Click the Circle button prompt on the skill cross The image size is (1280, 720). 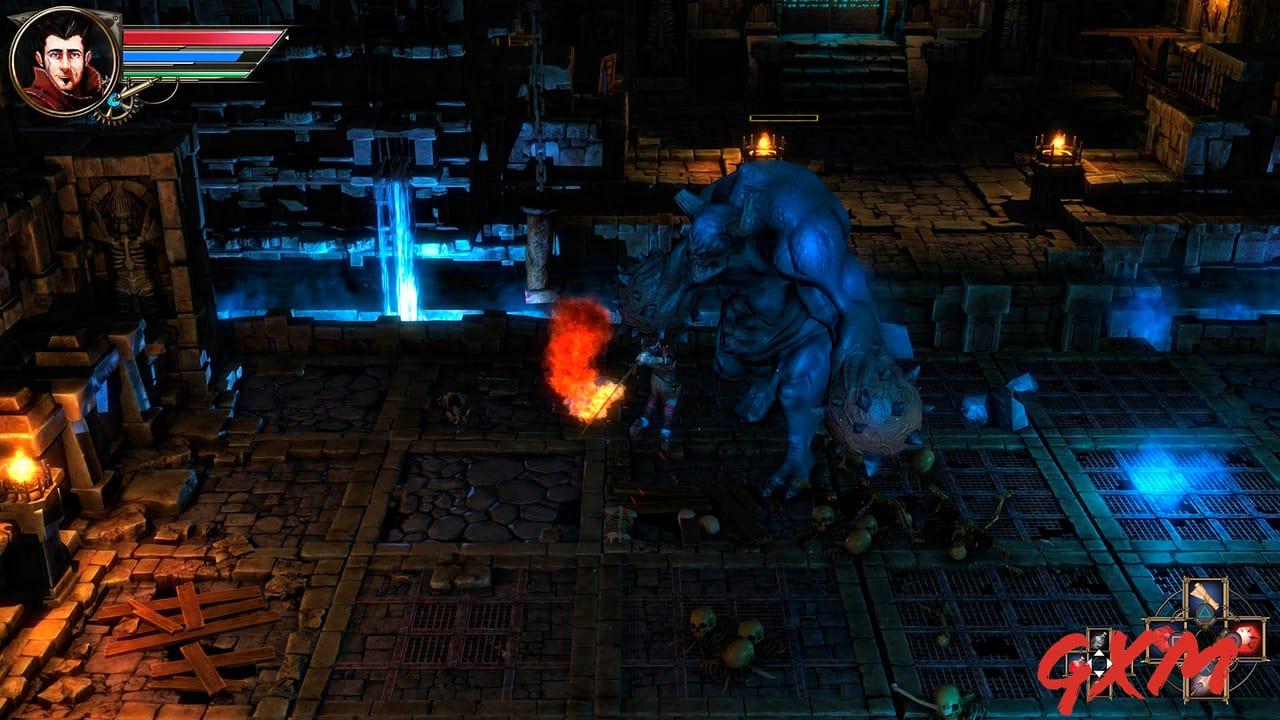tap(1231, 639)
